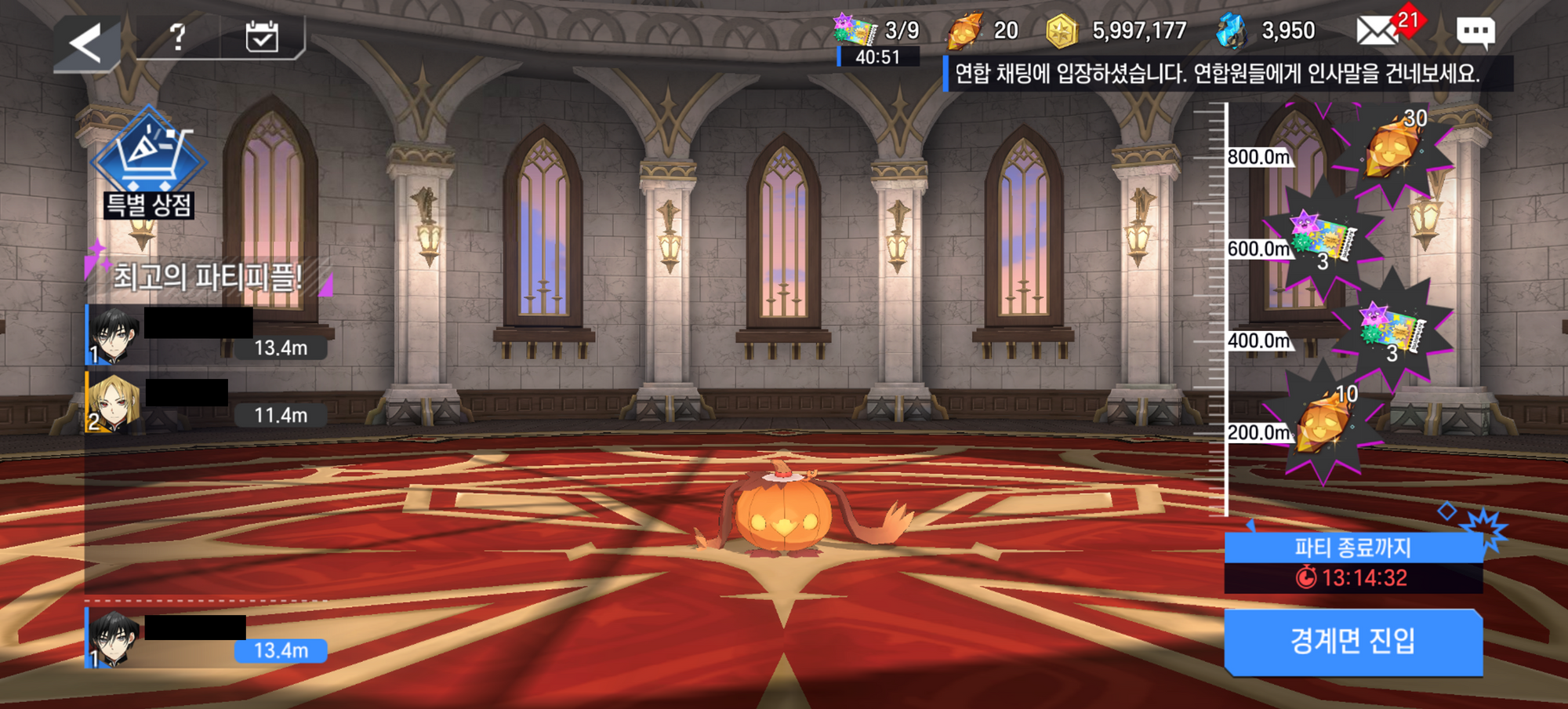1568x709 pixels.
Task: View the 600.0m ticket reward
Action: click(1323, 236)
